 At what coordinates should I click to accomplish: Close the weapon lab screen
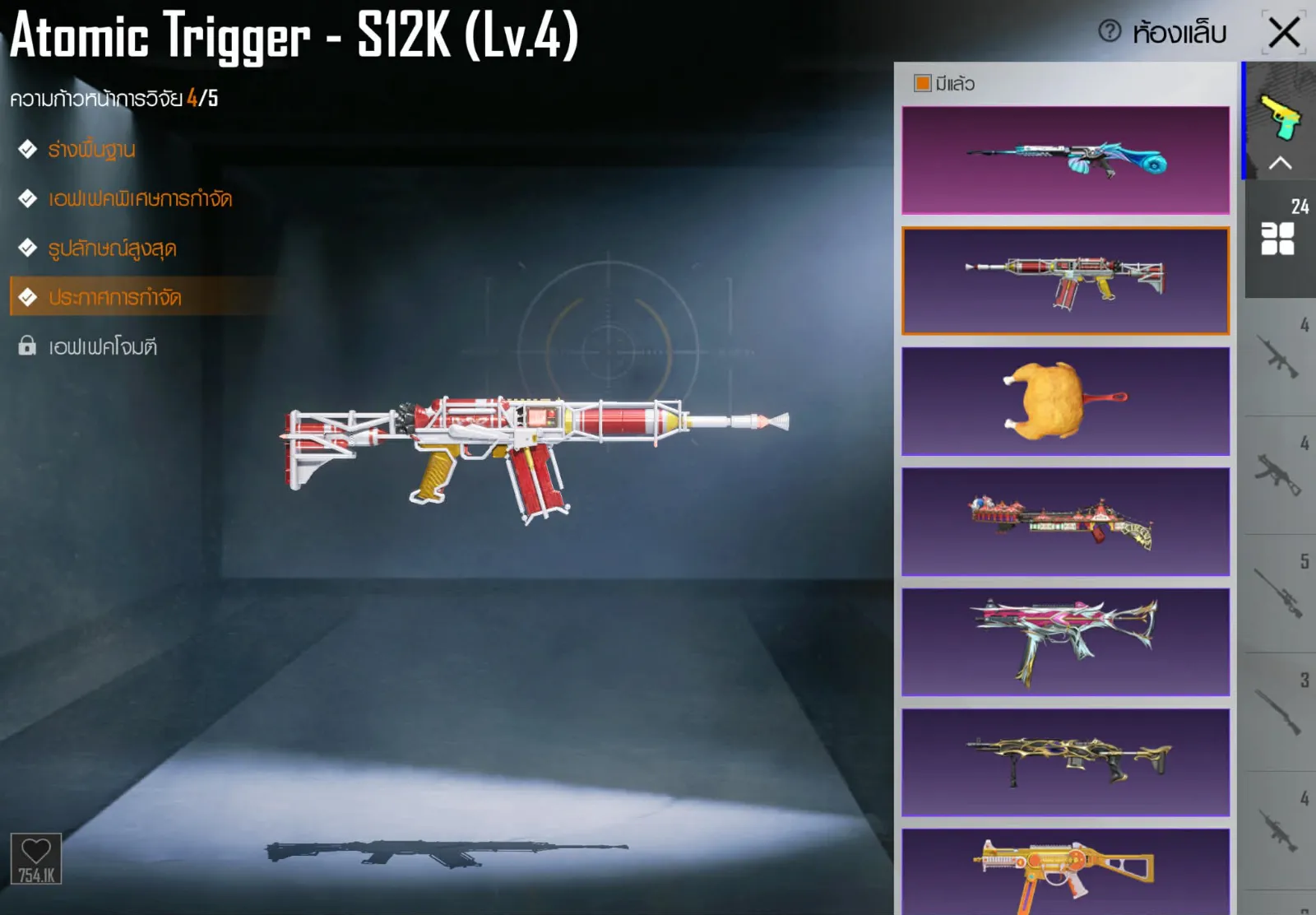point(1284,33)
